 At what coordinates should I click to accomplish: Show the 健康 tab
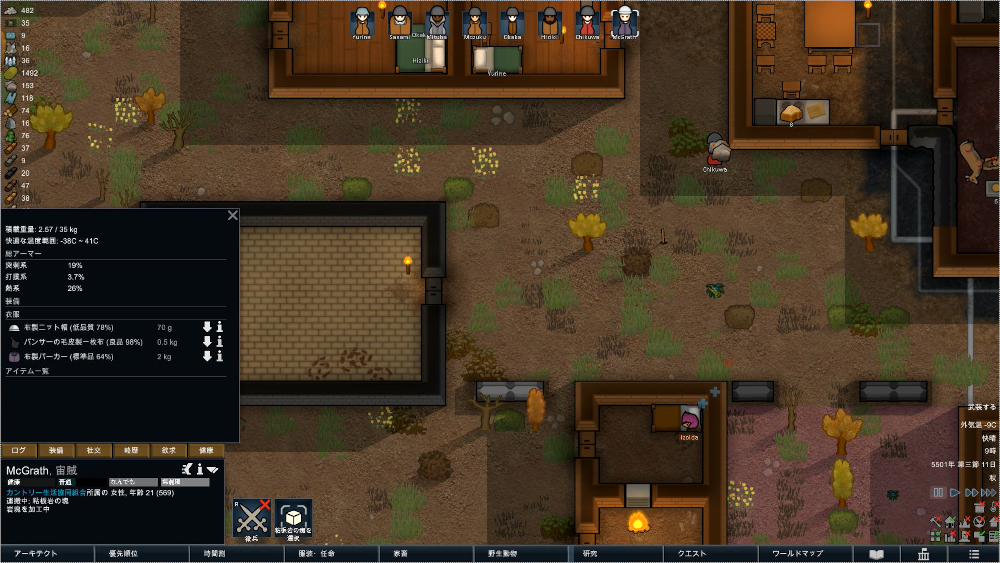click(205, 450)
